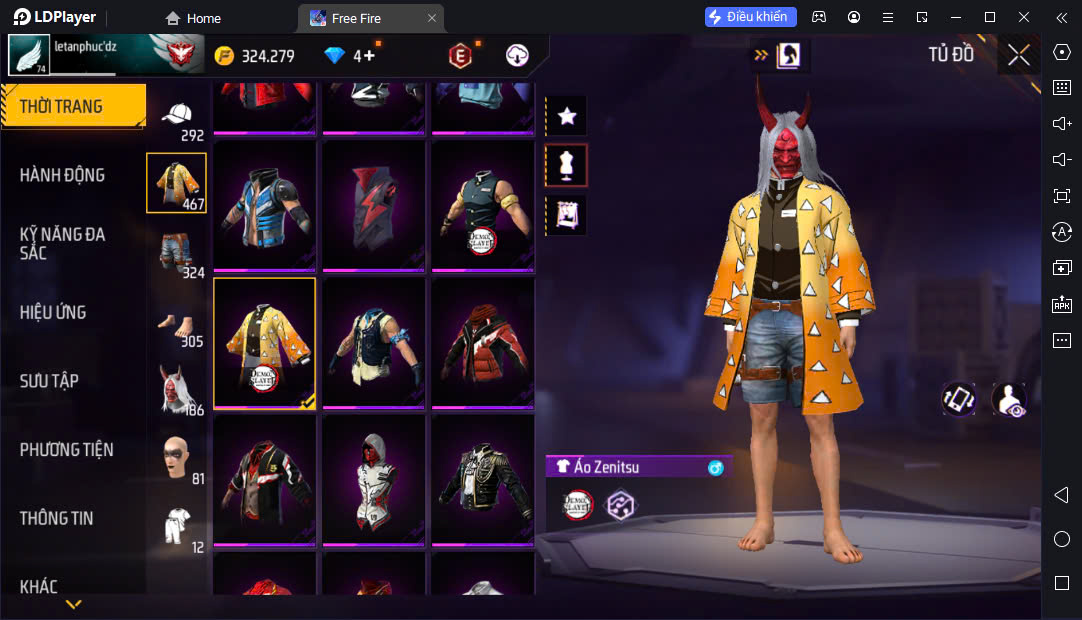Close the wardrobe with the X button
The width and height of the screenshot is (1082, 620).
click(x=1018, y=55)
